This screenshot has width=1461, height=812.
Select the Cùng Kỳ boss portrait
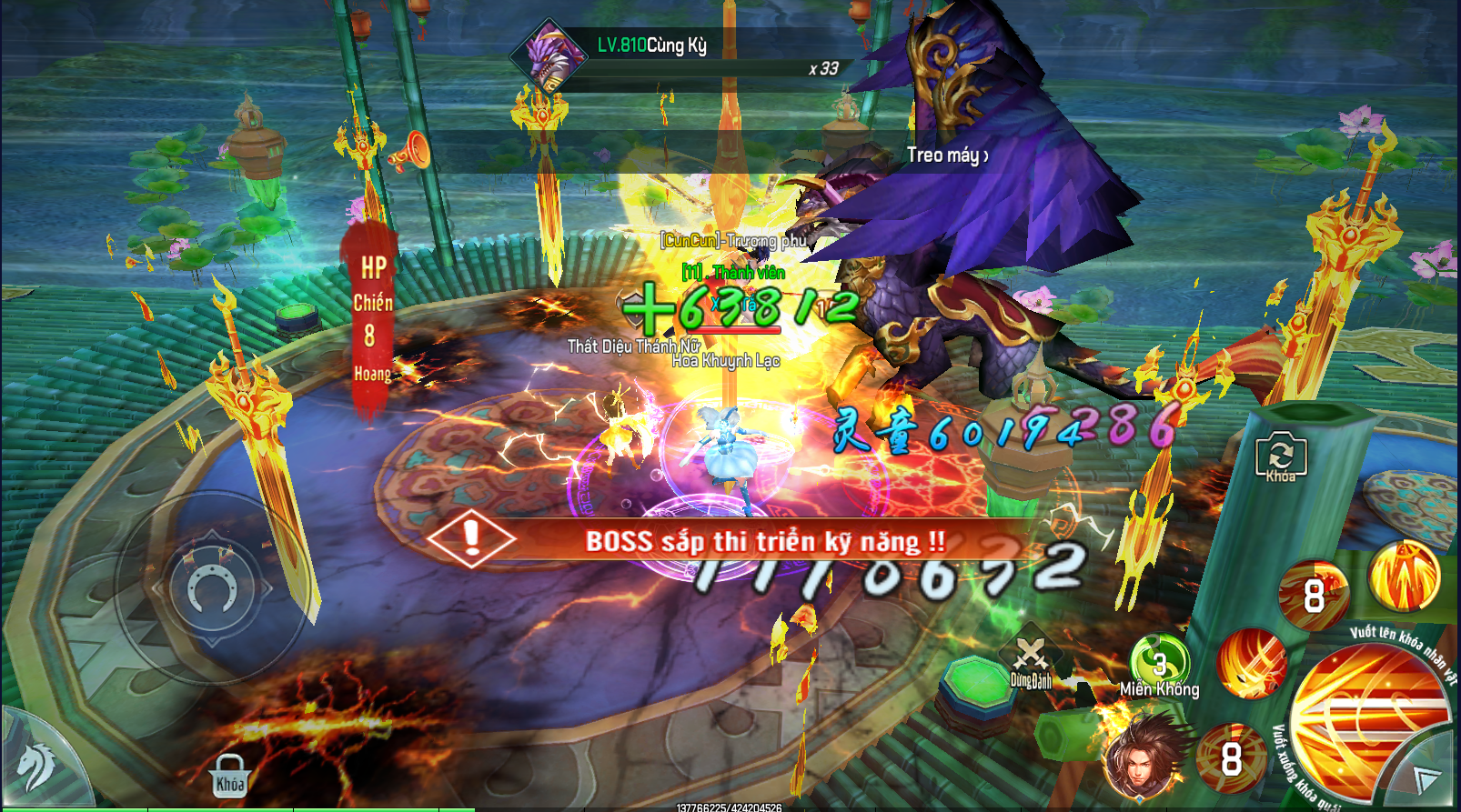(x=548, y=56)
